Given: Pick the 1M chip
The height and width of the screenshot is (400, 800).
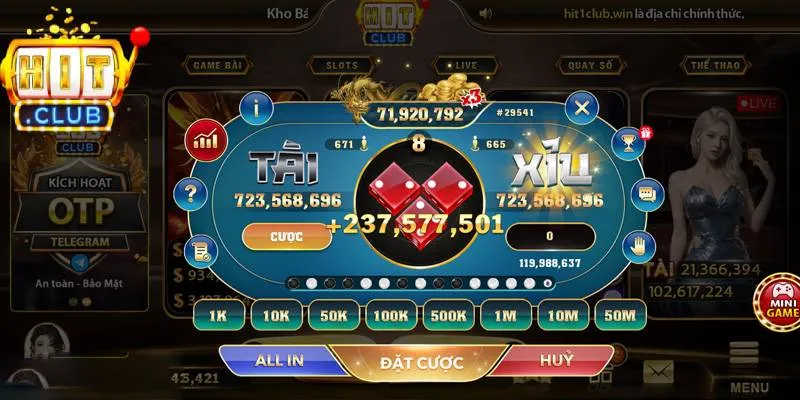Looking at the screenshot, I should 506,315.
